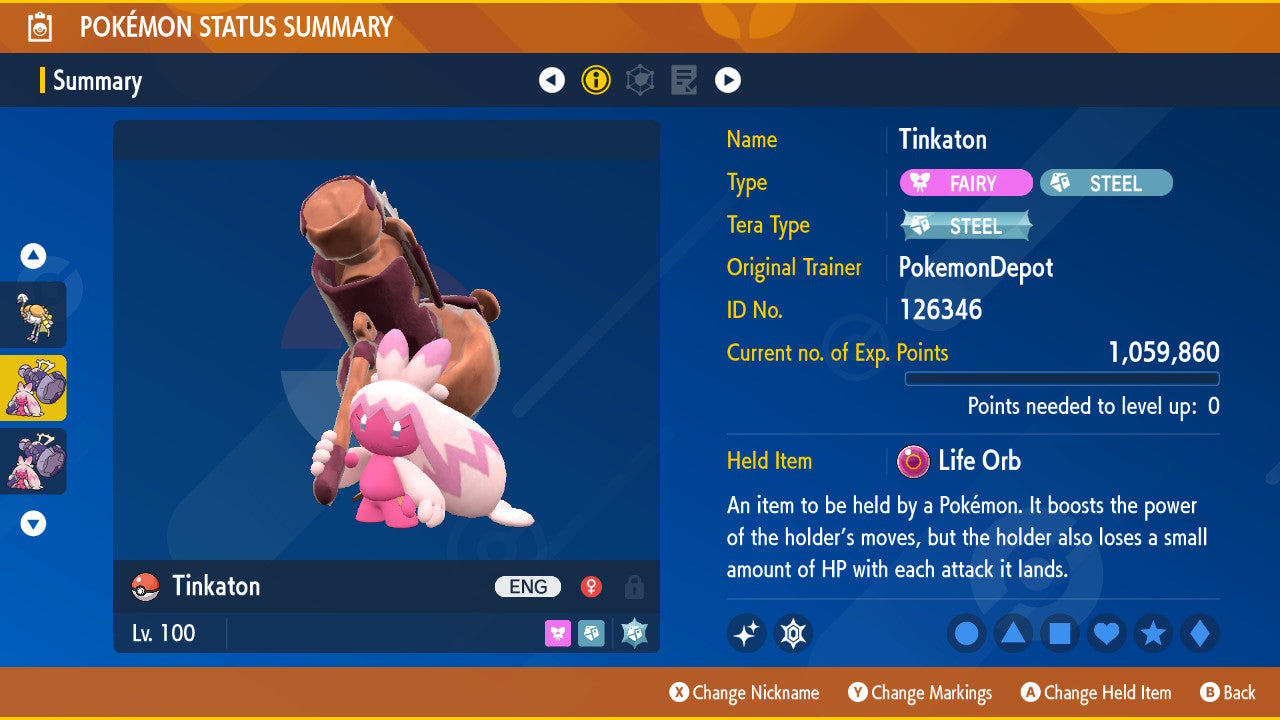Screen dimensions: 1280x720
Task: Go to the next summary page arrow
Action: tap(728, 80)
